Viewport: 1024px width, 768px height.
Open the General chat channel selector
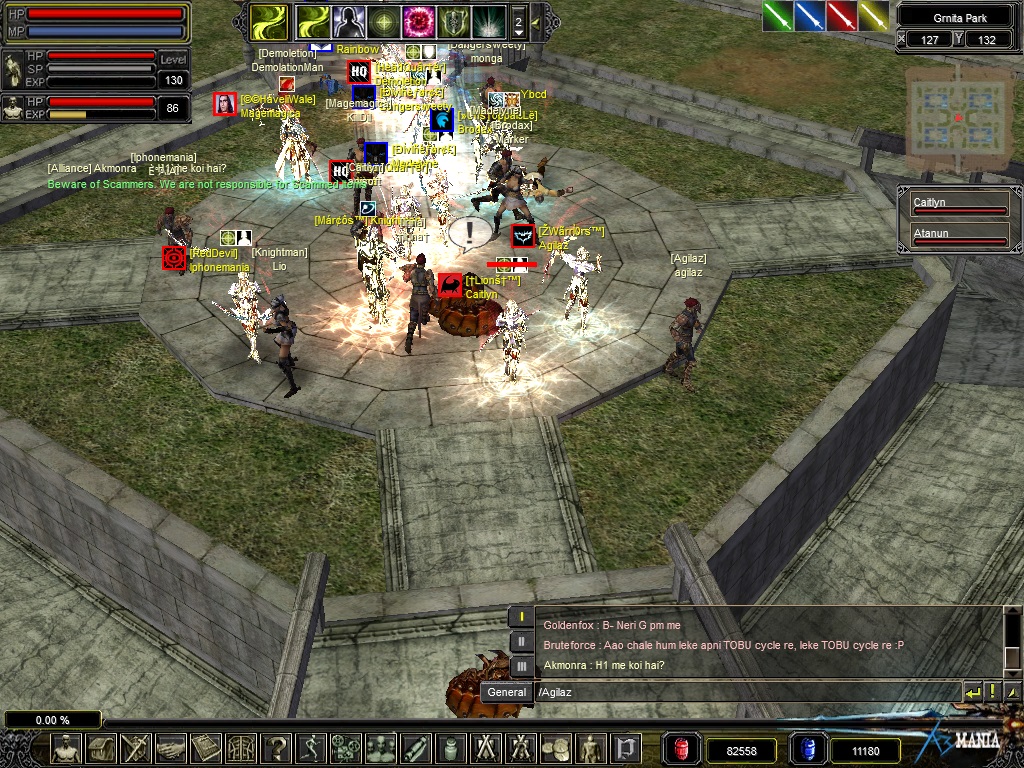(x=507, y=692)
